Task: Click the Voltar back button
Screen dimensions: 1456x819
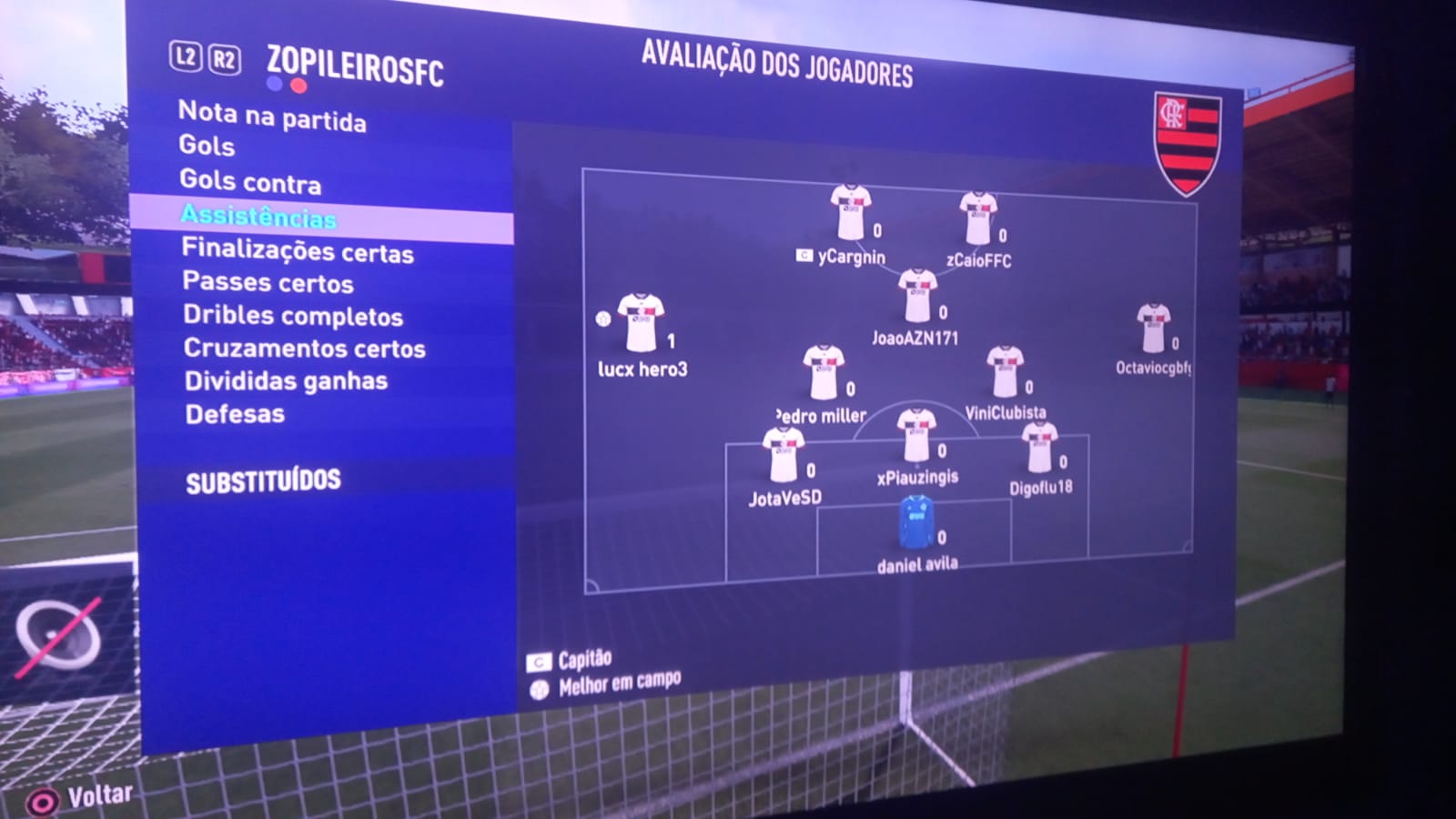Action: pyautogui.click(x=80, y=798)
